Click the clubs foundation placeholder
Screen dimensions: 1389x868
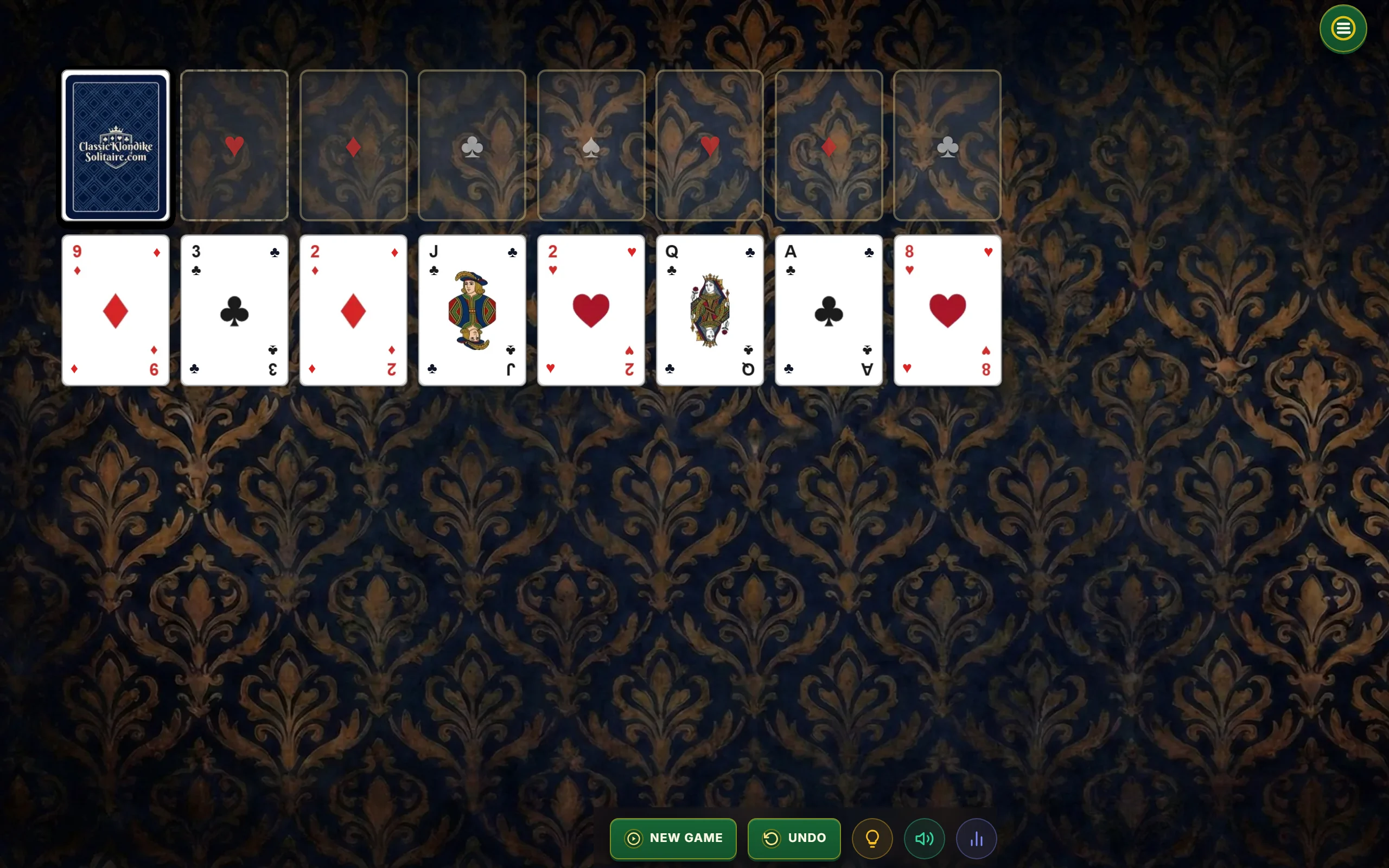472,145
